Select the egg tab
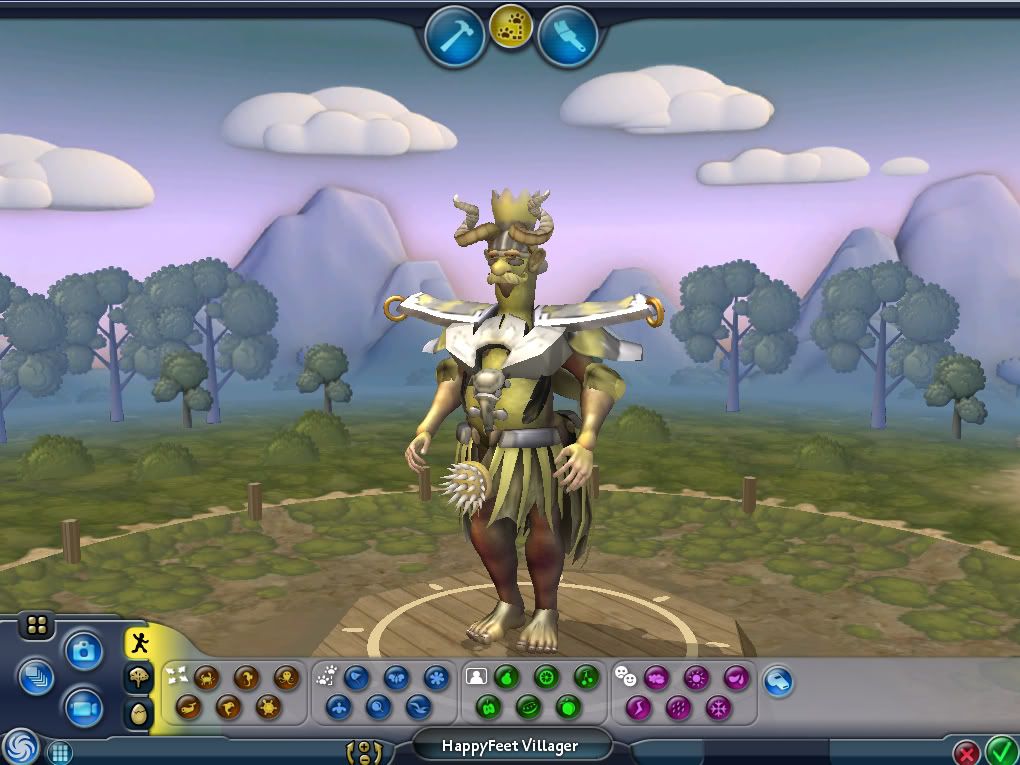The width and height of the screenshot is (1020, 765). [139, 713]
